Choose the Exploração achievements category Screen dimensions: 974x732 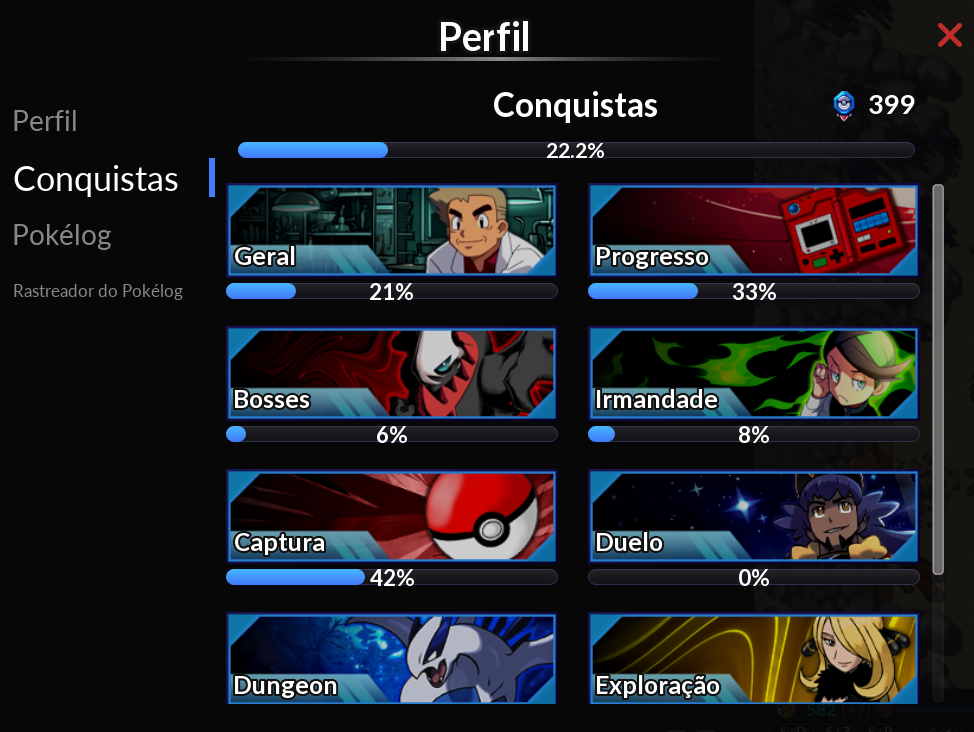(x=753, y=659)
